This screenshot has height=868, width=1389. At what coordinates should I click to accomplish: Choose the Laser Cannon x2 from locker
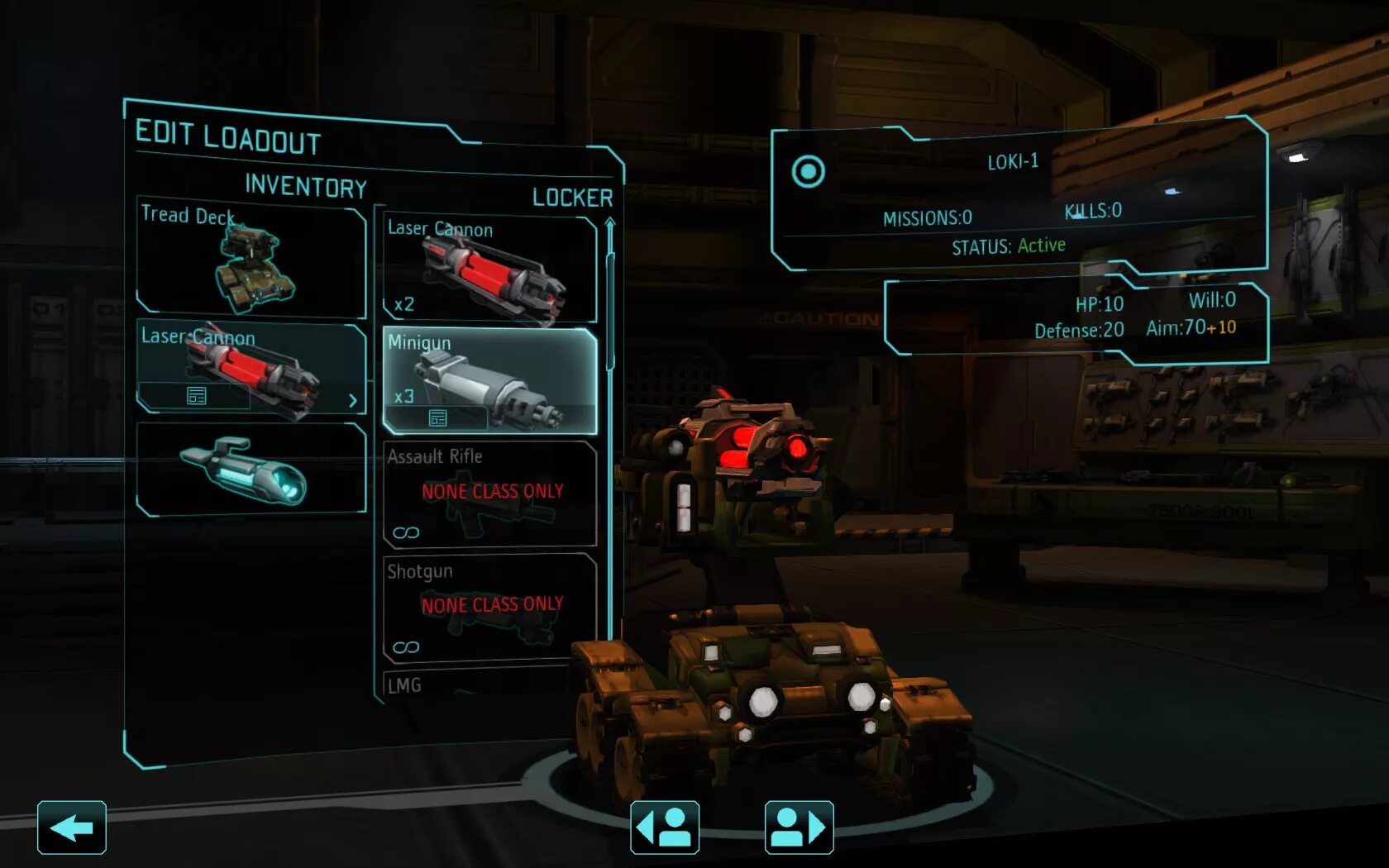[489, 269]
